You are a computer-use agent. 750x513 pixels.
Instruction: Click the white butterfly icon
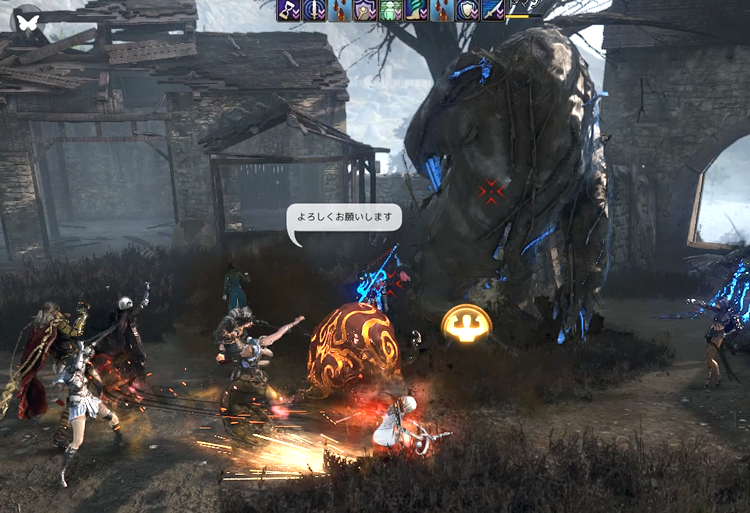28,21
